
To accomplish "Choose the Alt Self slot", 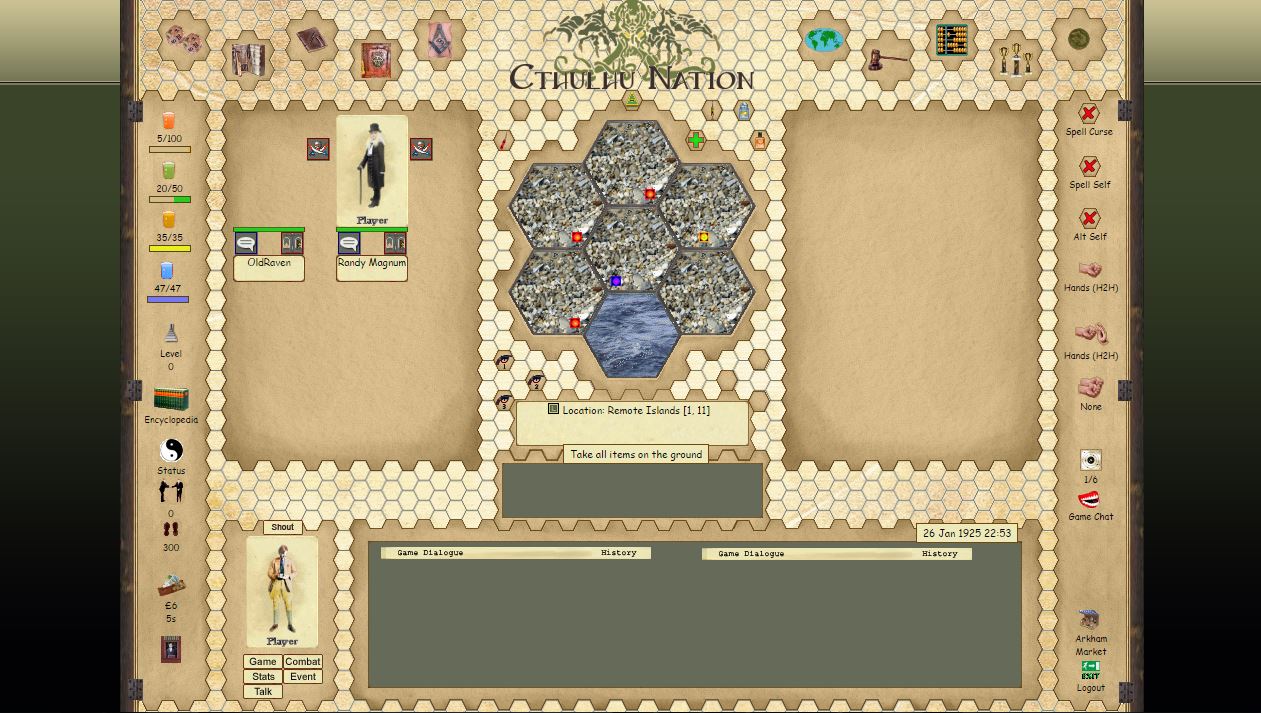I will pos(1089,219).
